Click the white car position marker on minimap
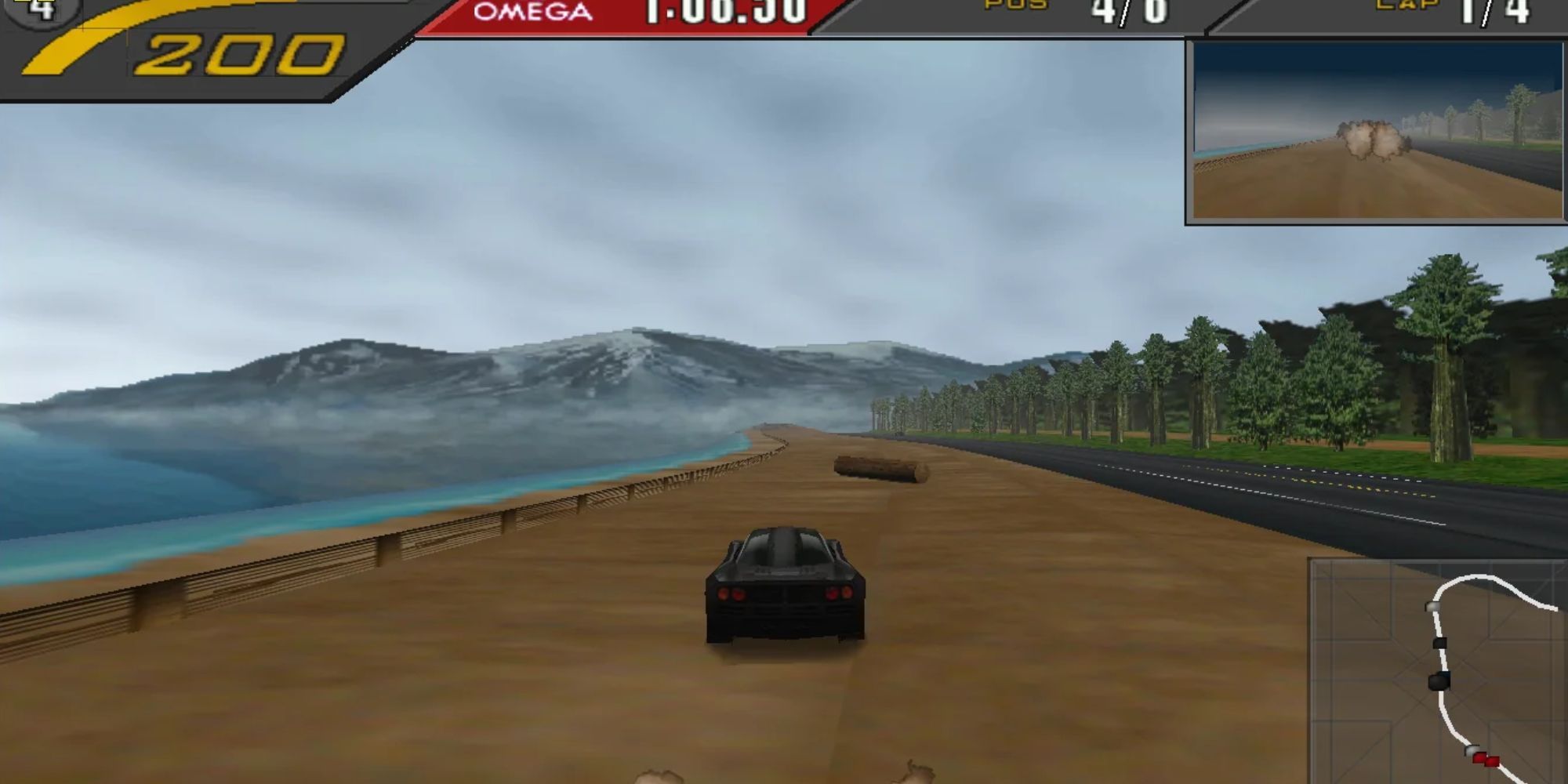 1431,606
